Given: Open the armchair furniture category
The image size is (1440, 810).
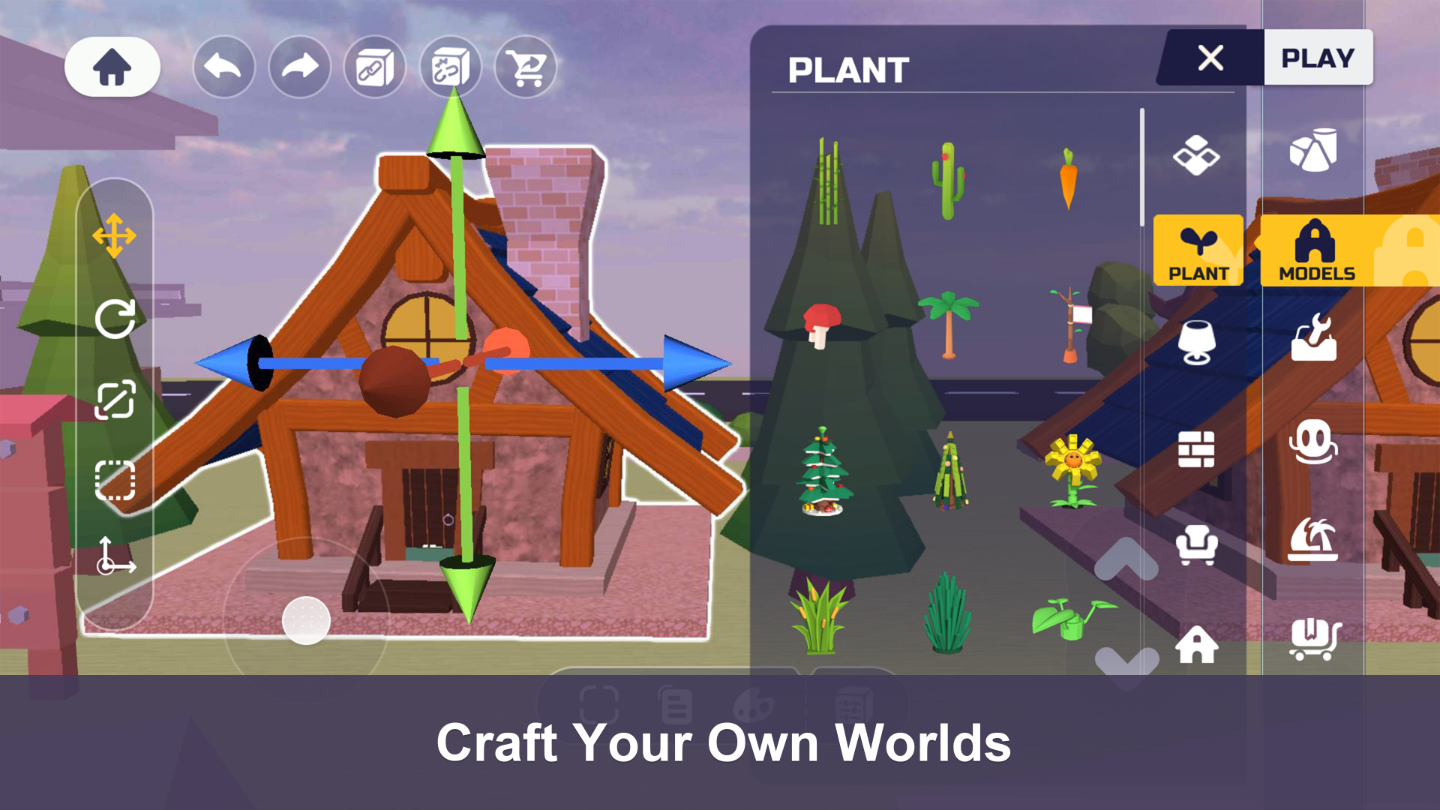Looking at the screenshot, I should point(1197,547).
